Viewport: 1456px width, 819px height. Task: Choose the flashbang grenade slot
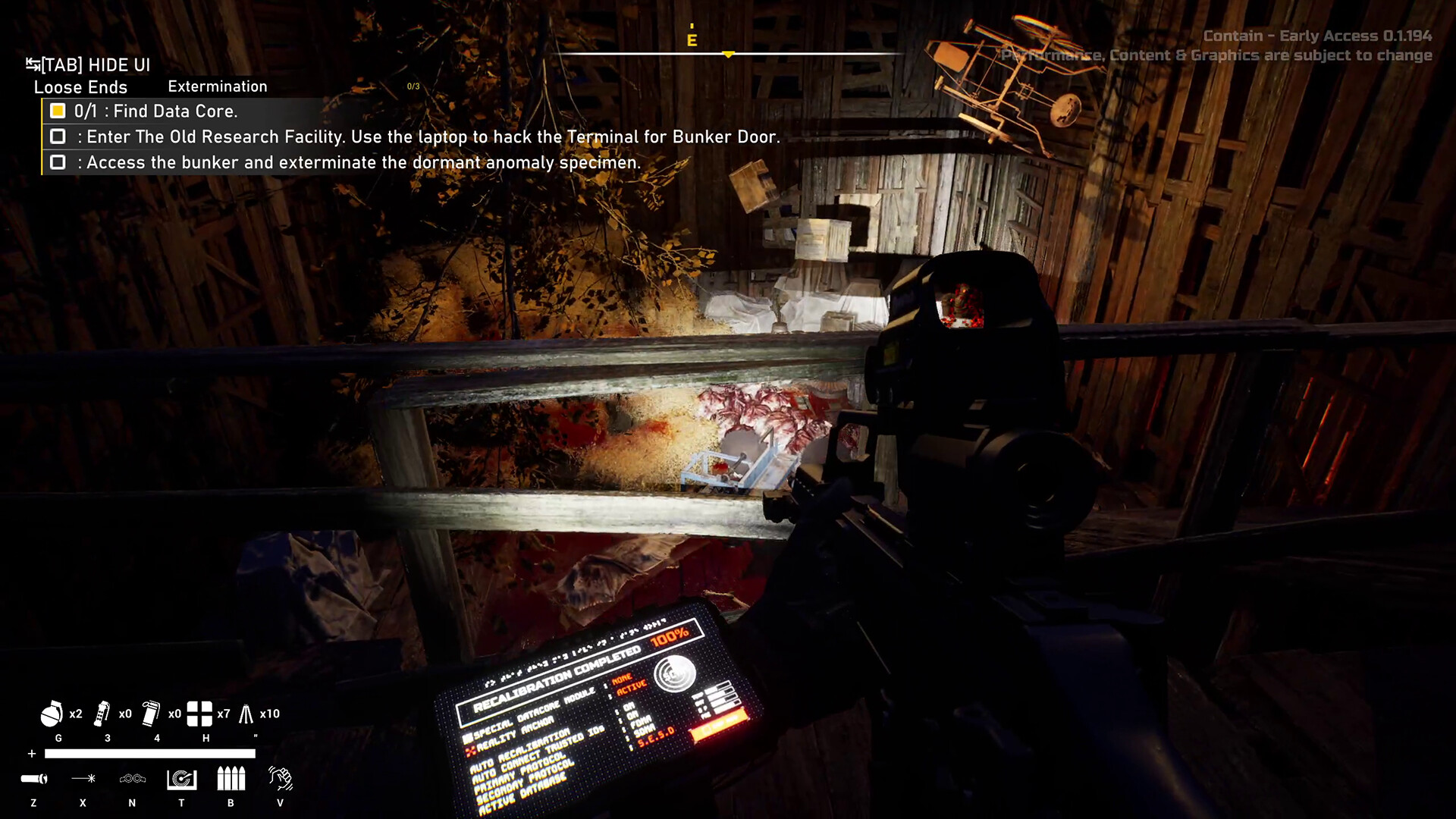tap(102, 714)
